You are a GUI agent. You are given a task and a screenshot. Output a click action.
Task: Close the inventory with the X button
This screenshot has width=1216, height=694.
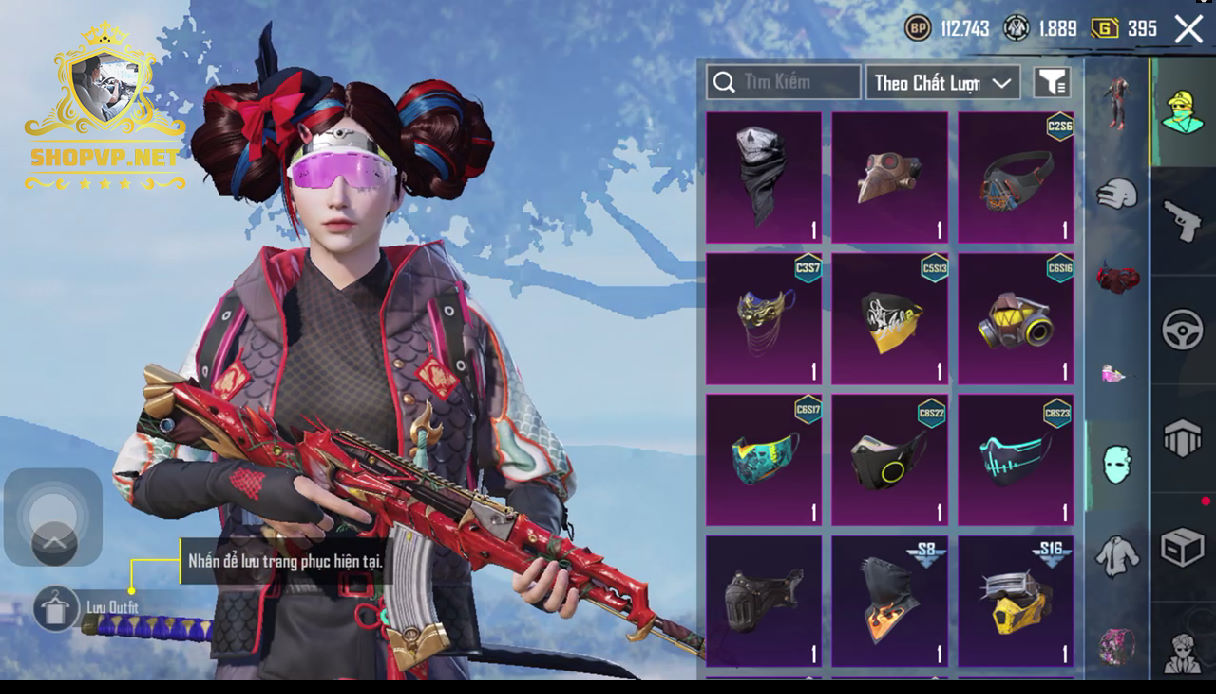1189,29
